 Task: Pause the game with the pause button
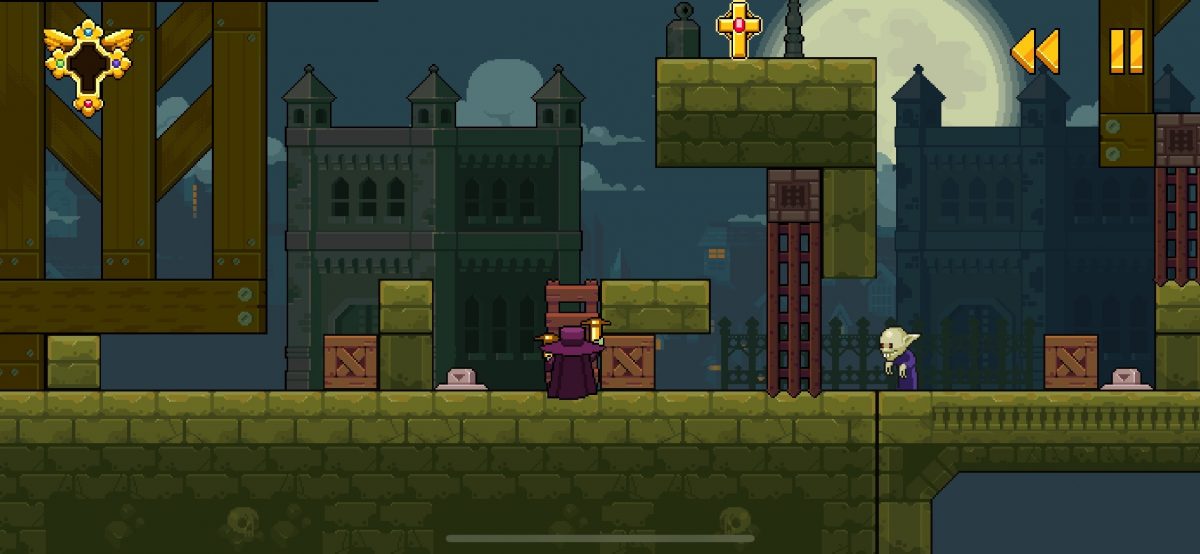(x=1126, y=51)
